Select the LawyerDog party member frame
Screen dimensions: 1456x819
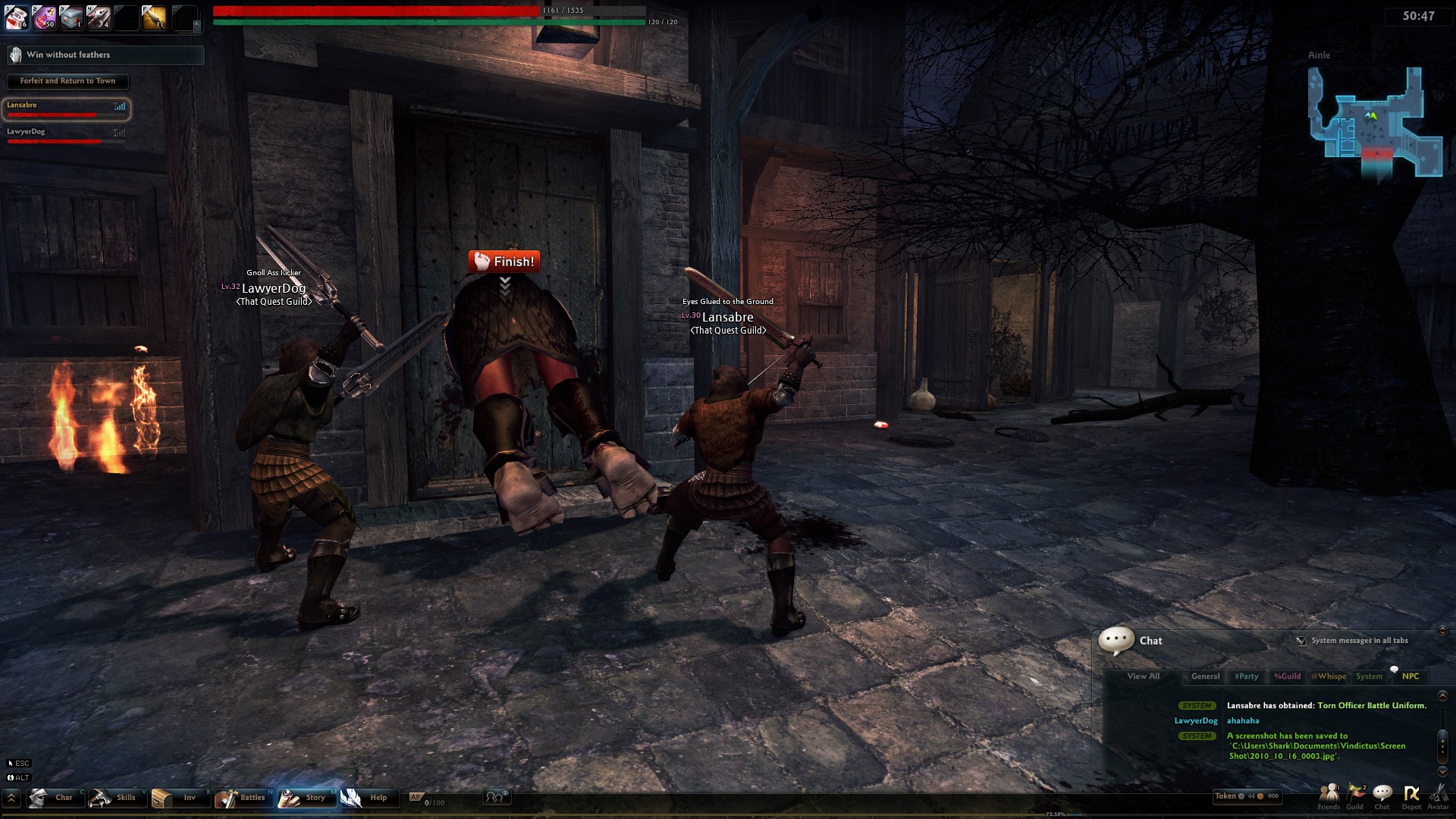click(x=66, y=135)
